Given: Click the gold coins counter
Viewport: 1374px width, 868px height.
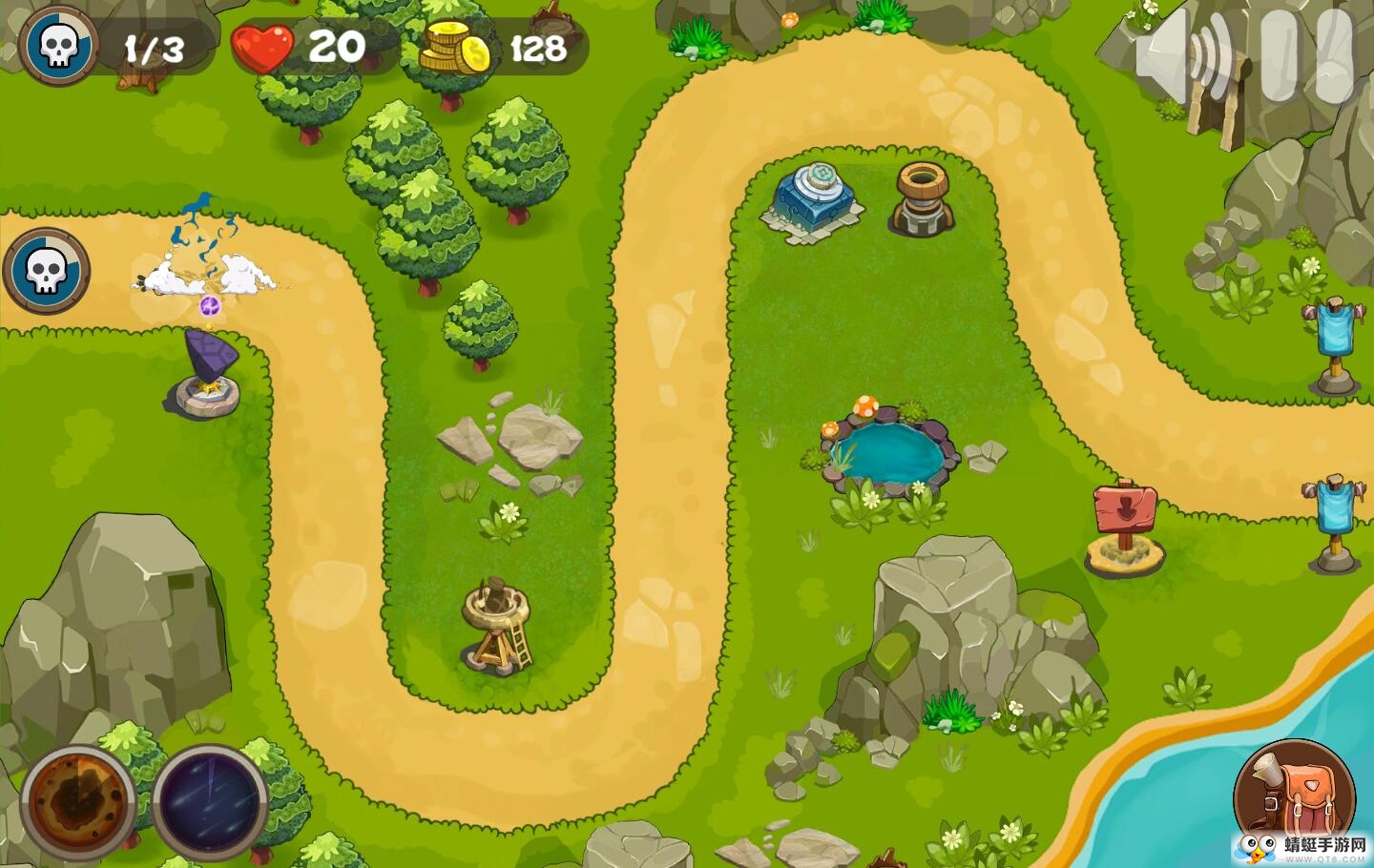Looking at the screenshot, I should click(453, 46).
